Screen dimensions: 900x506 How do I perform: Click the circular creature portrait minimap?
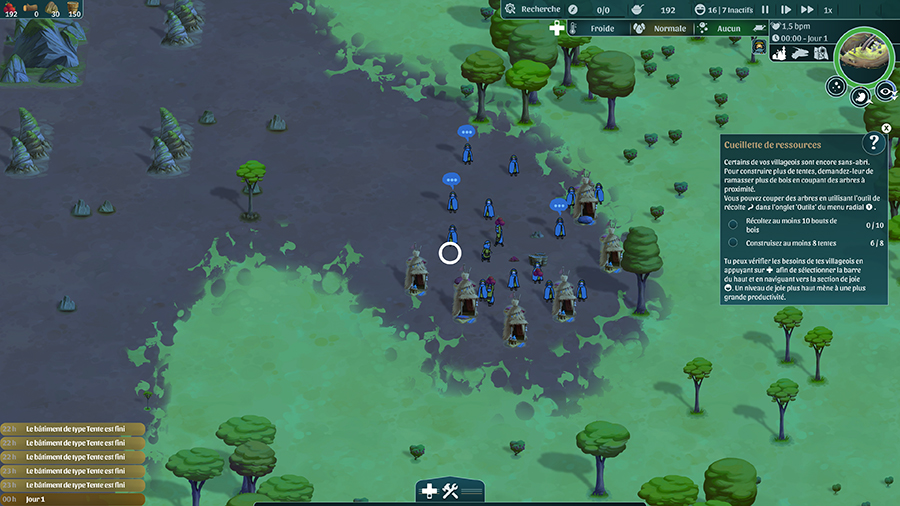click(864, 55)
